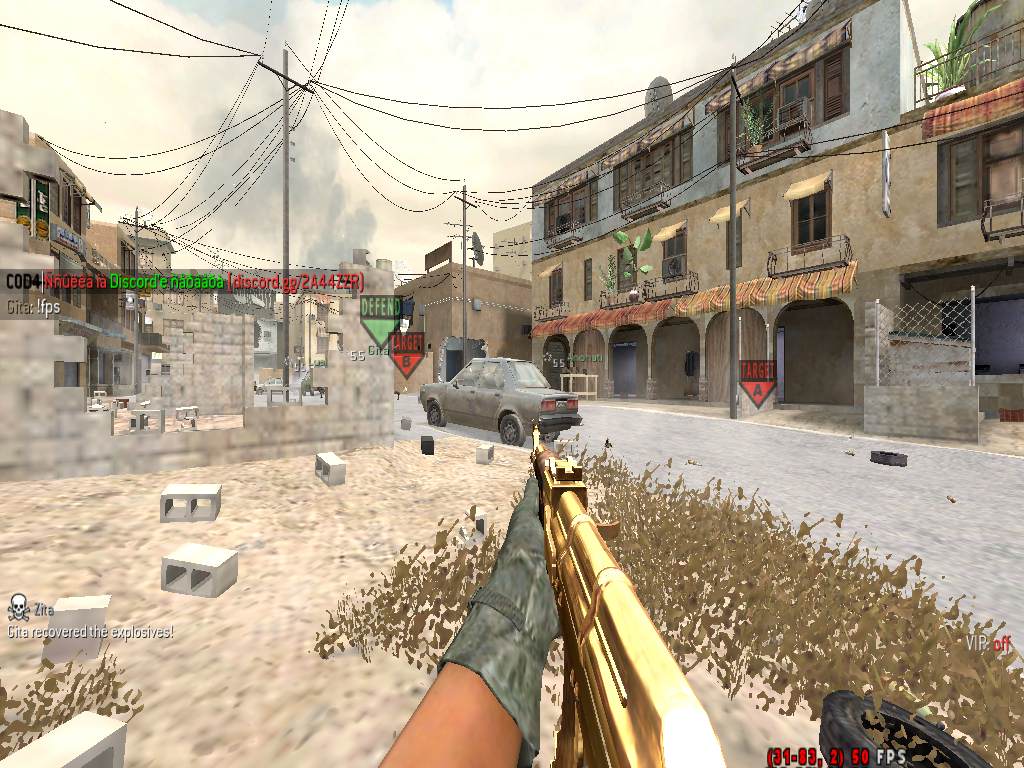This screenshot has width=1024, height=768.
Task: Click the red Target B objective marker
Action: [x=407, y=353]
